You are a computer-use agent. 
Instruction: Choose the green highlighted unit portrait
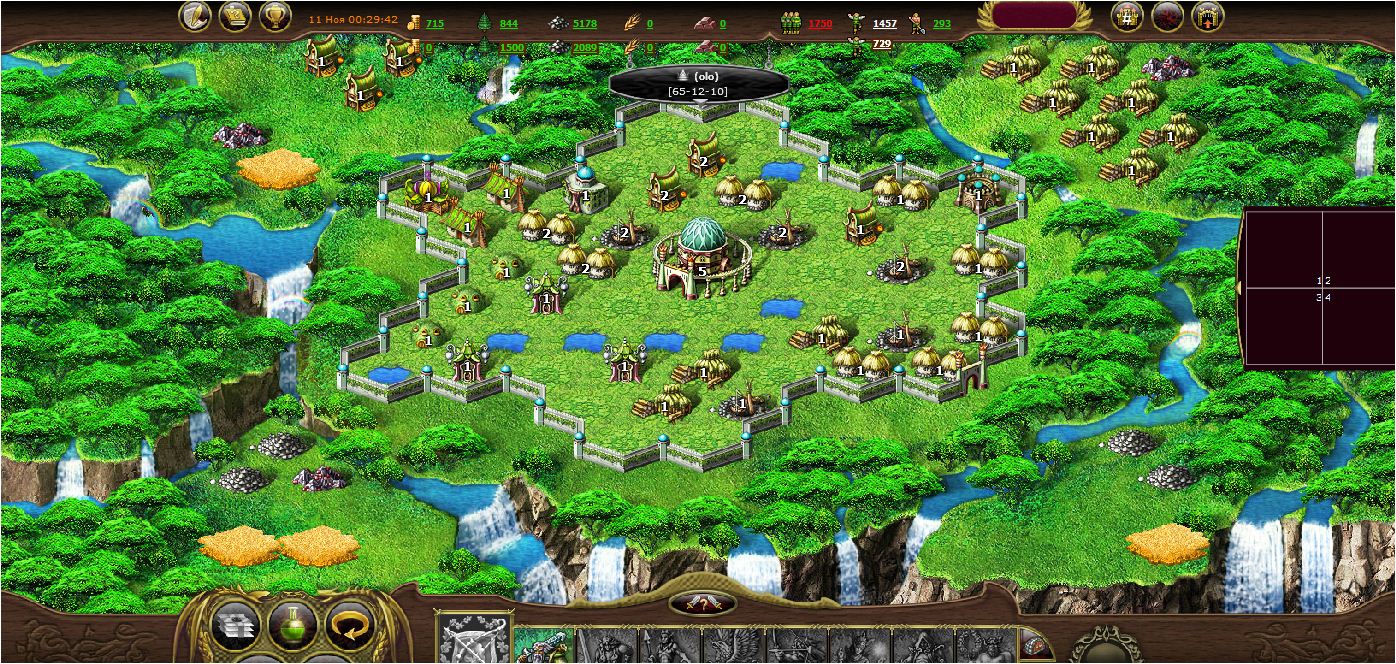coord(543,645)
